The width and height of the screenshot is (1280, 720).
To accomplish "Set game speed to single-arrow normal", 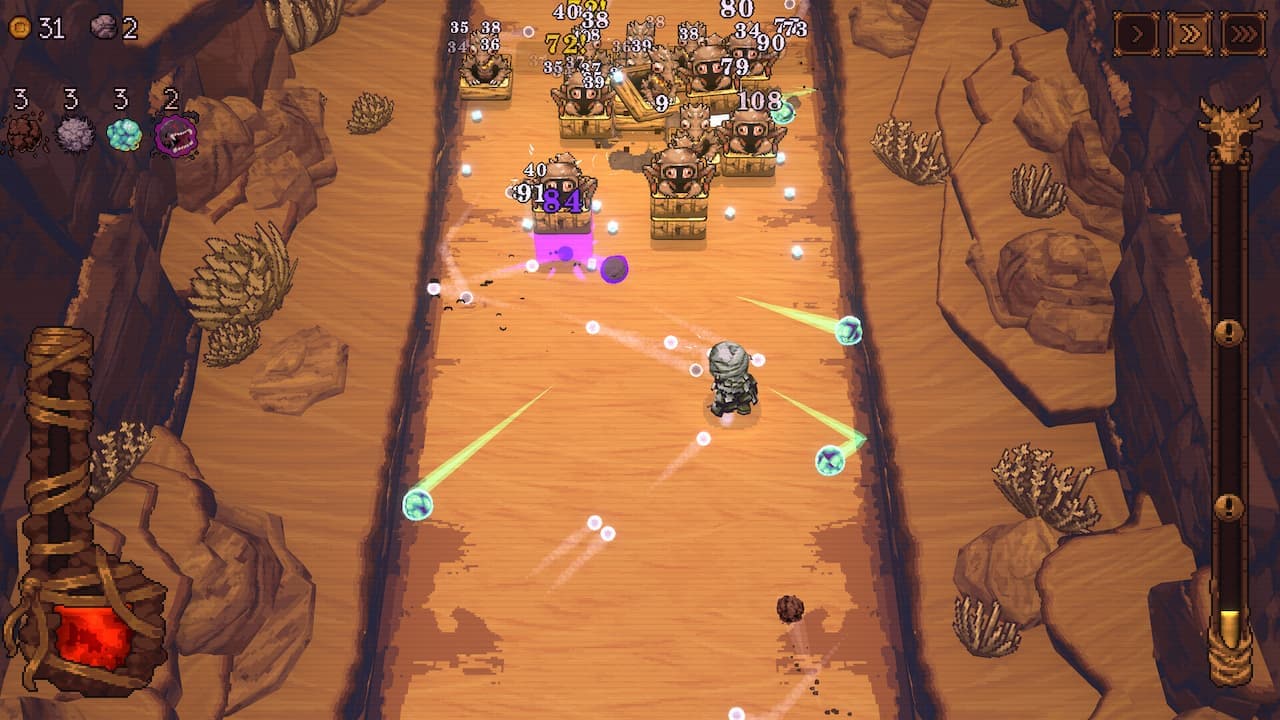I will click(1137, 34).
